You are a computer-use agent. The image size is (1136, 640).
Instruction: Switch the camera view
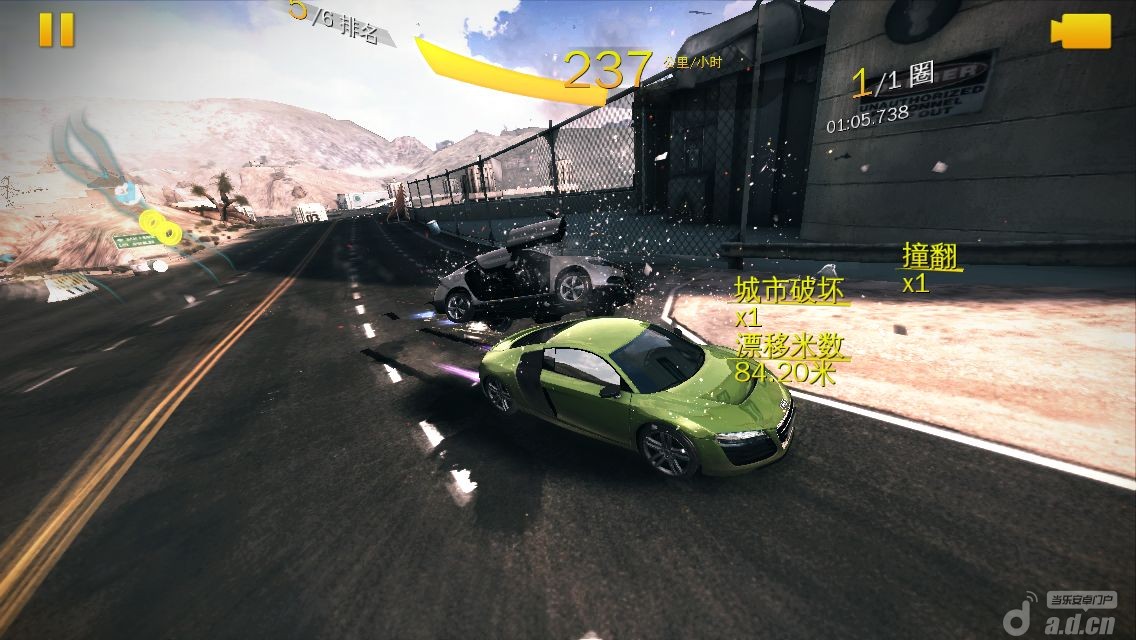(1081, 30)
